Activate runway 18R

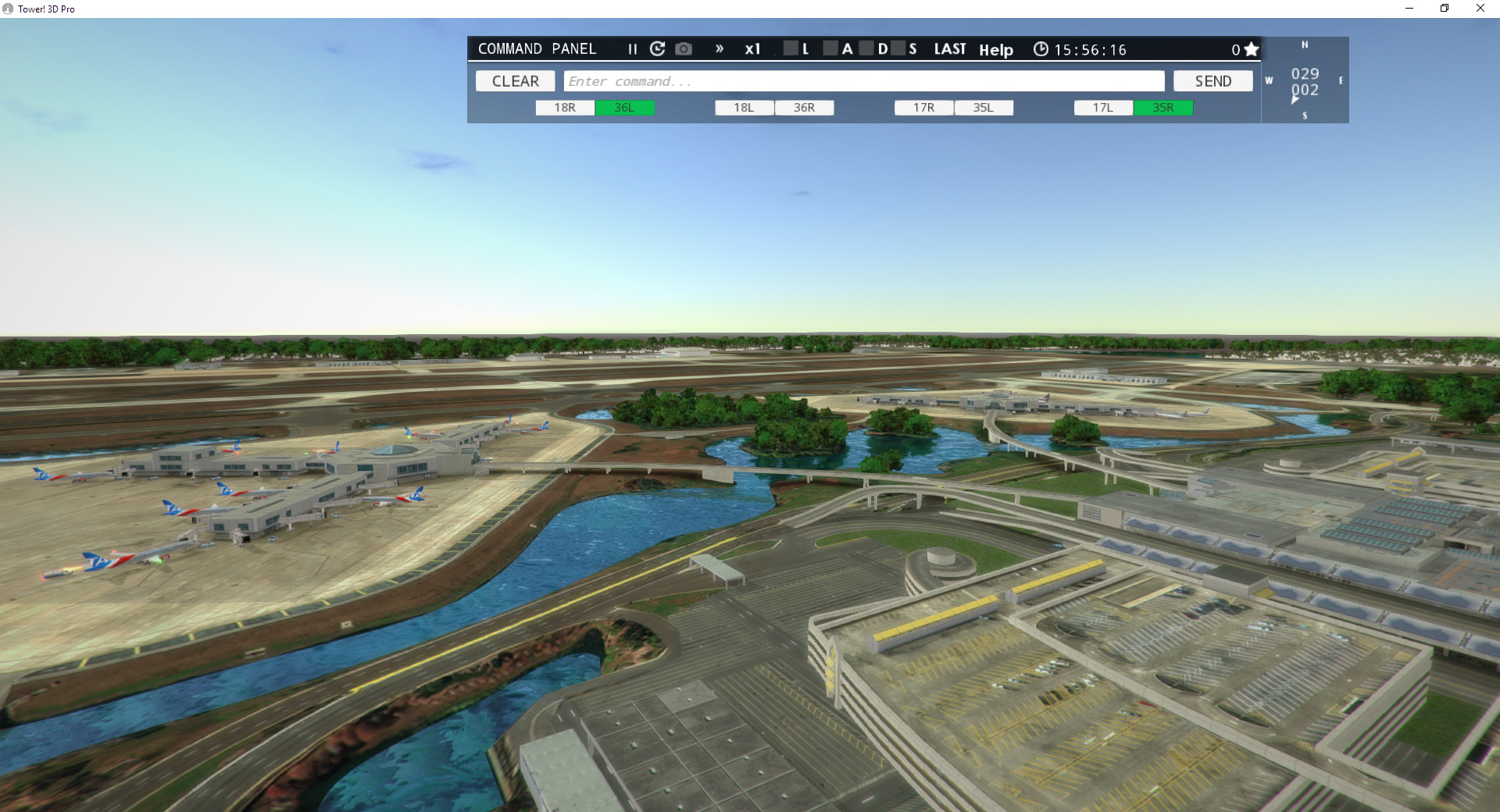(564, 108)
